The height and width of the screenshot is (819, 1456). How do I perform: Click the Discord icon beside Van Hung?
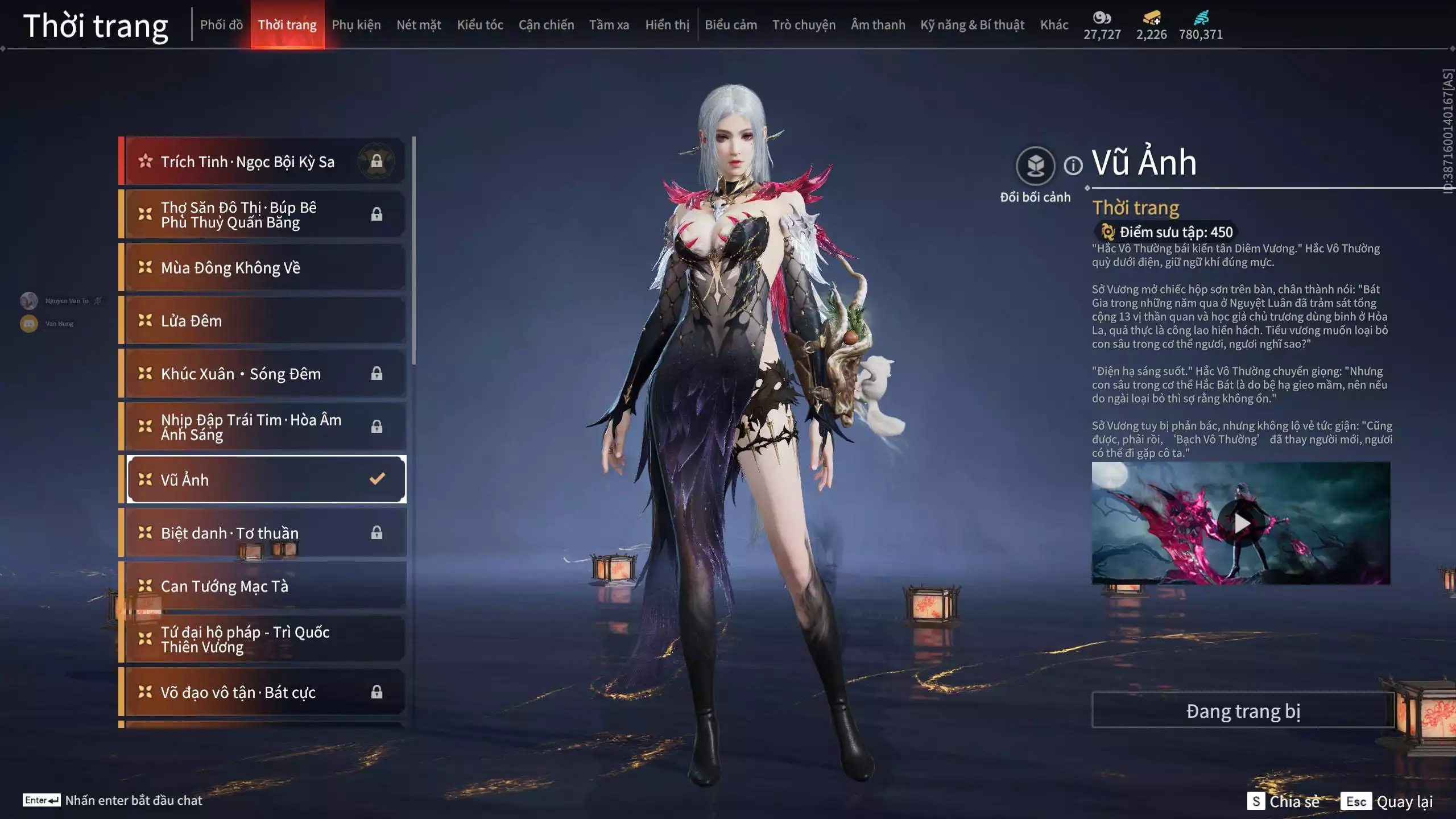pyautogui.click(x=28, y=323)
